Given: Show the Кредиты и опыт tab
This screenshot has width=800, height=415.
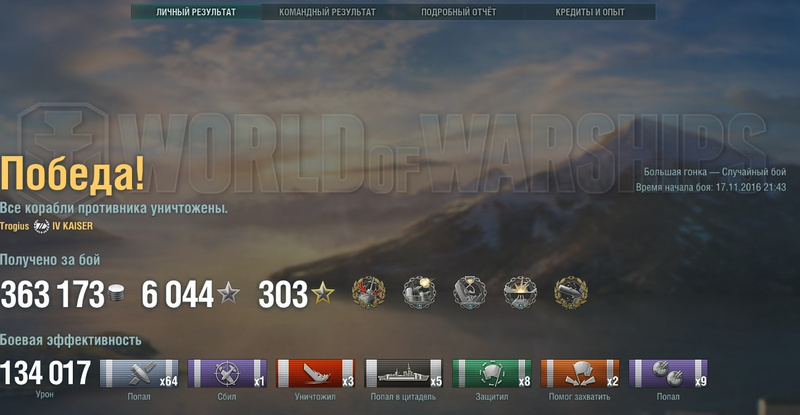Looking at the screenshot, I should point(590,12).
